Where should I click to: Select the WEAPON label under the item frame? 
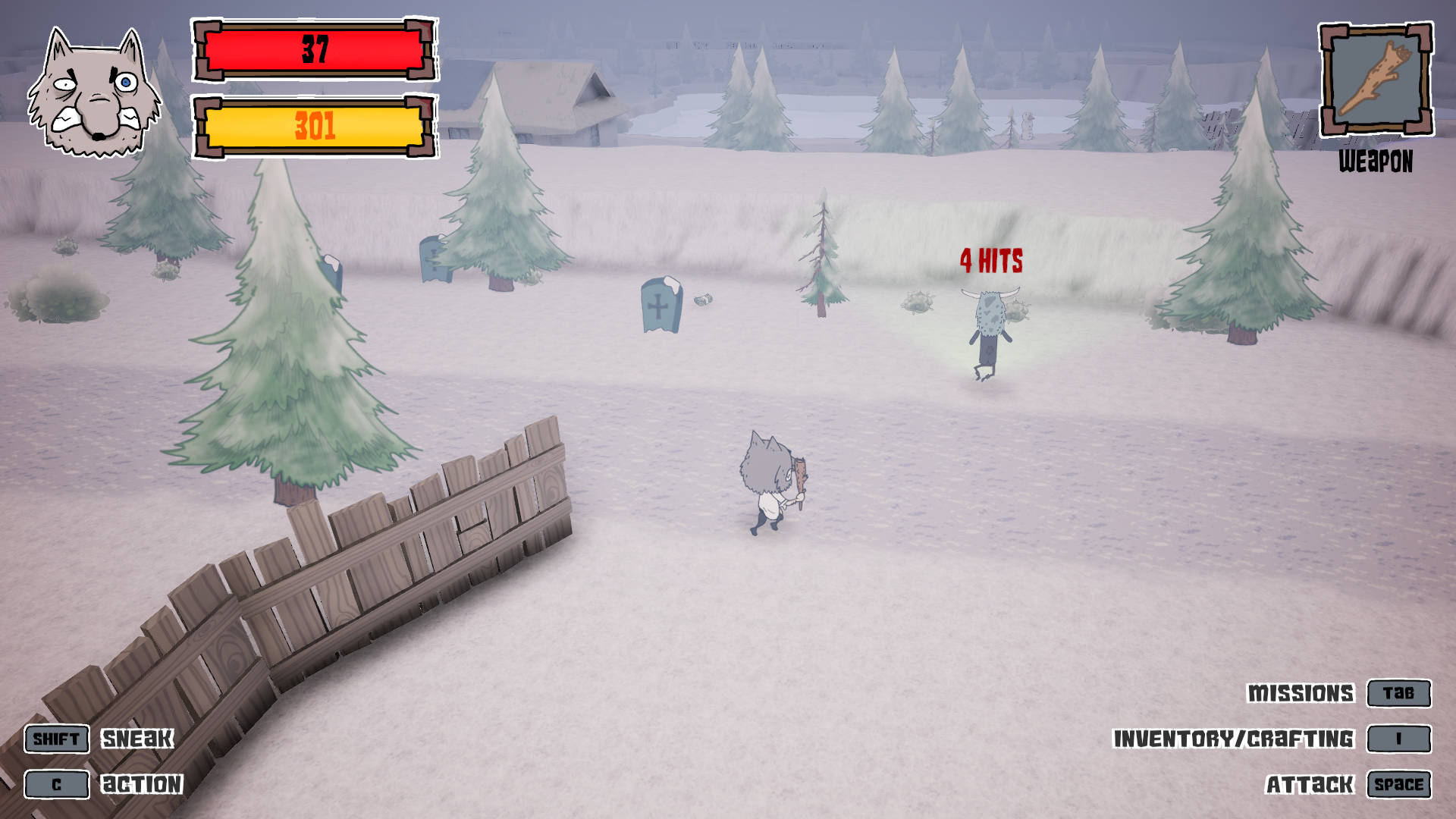[x=1377, y=160]
